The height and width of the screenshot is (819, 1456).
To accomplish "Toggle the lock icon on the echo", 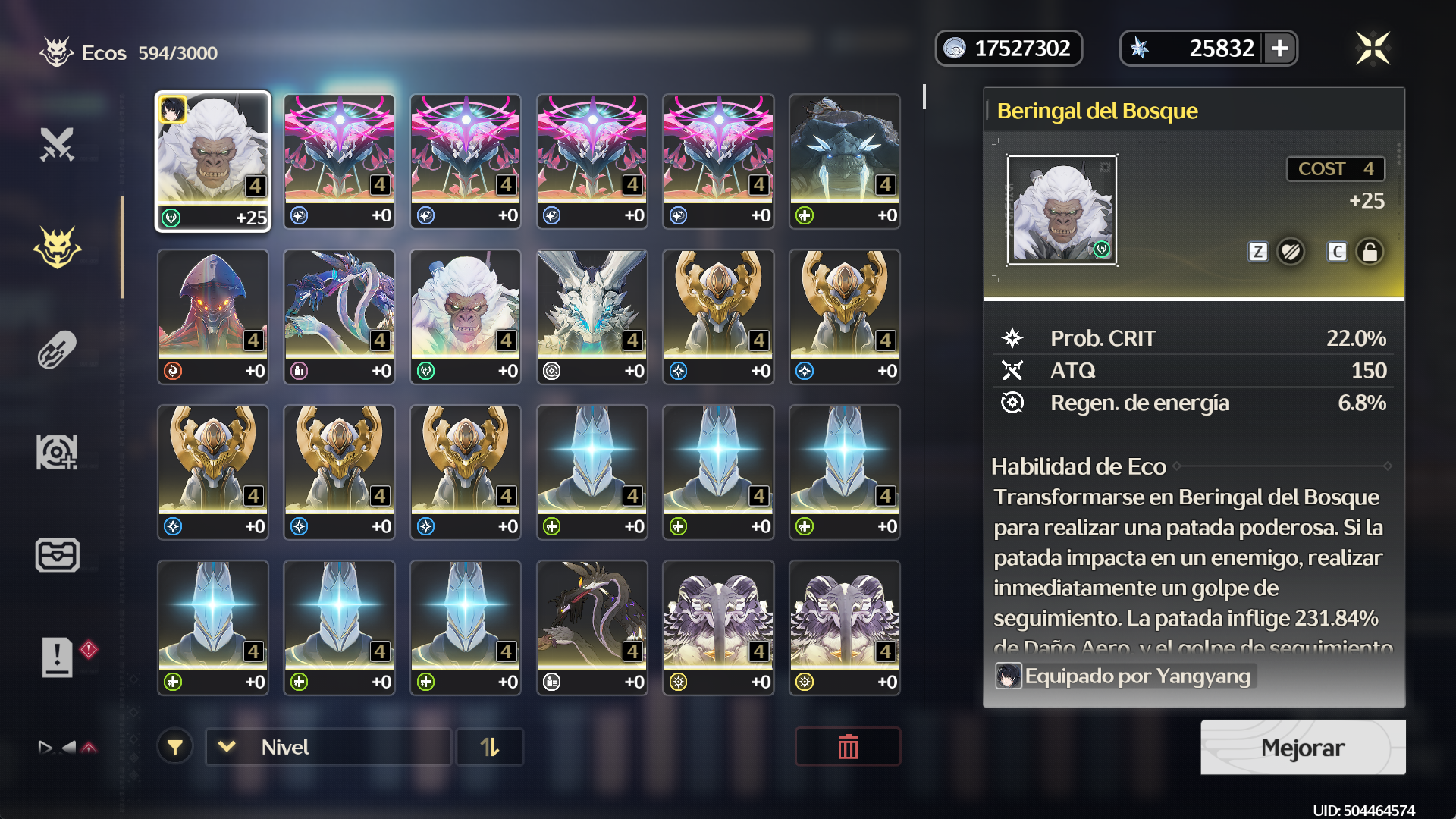I will (1370, 252).
